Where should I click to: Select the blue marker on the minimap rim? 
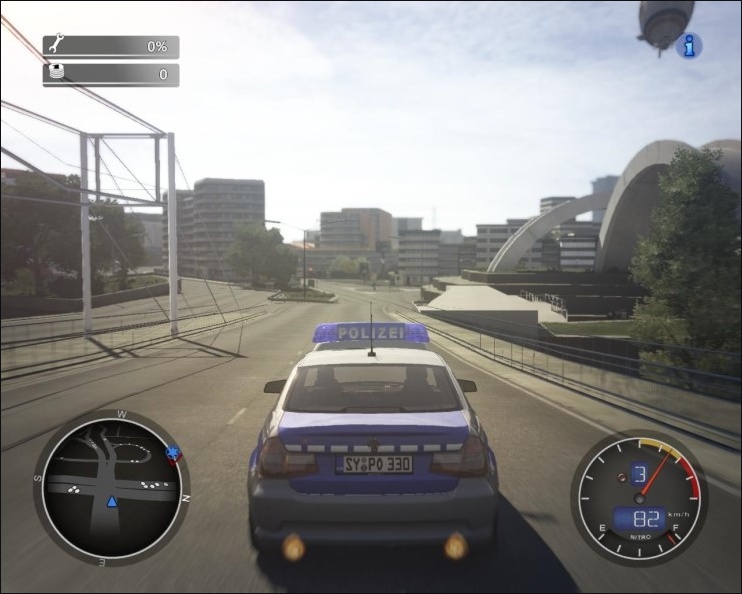175,455
